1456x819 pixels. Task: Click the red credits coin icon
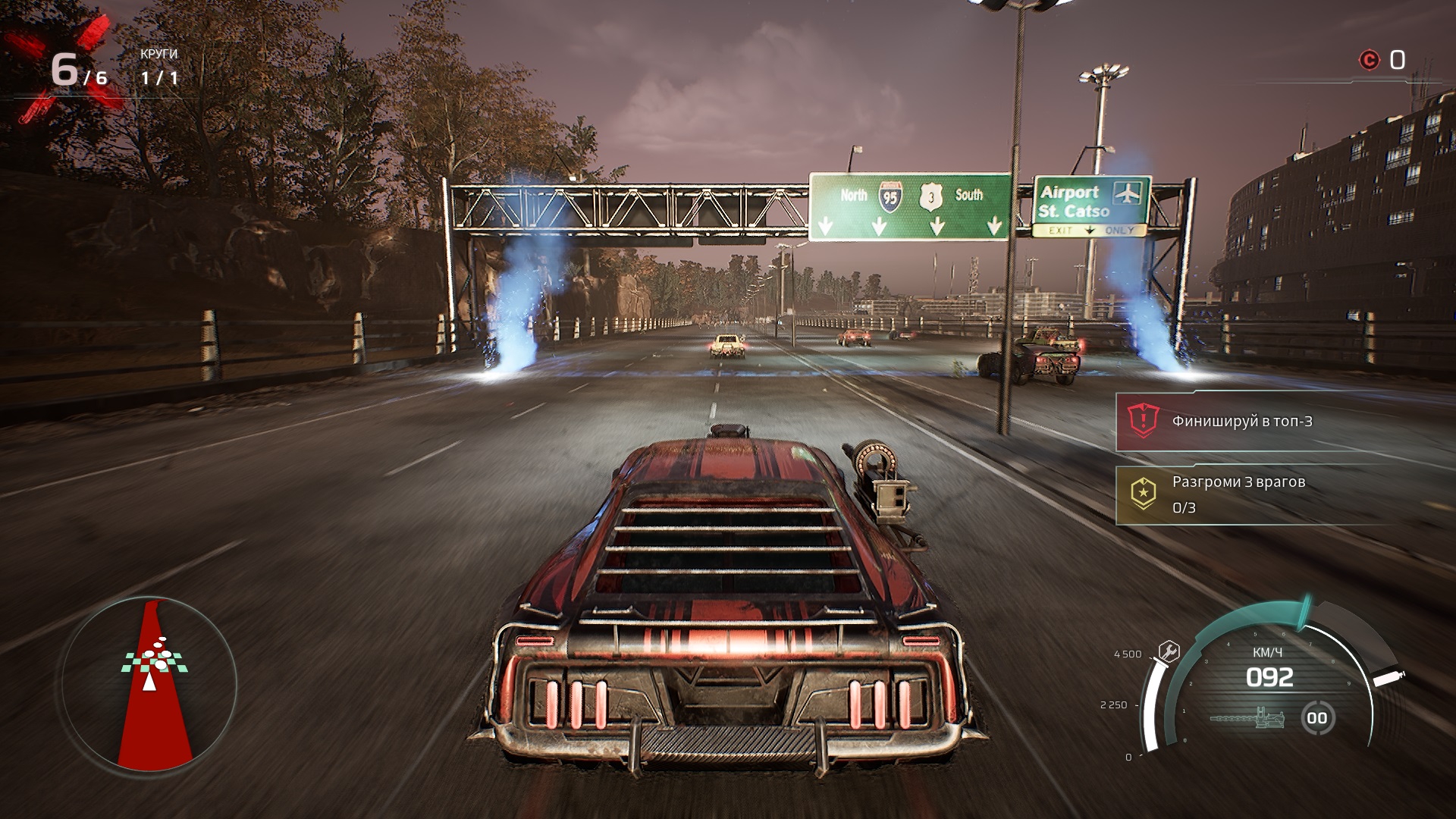(x=1369, y=60)
